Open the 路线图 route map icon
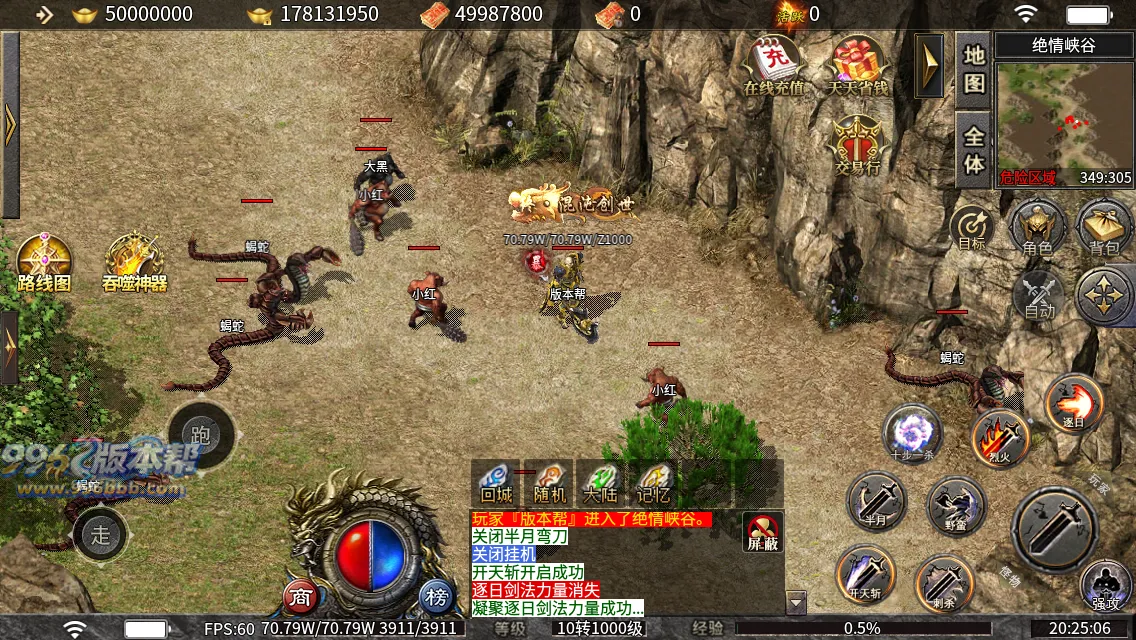Image resolution: width=1136 pixels, height=640 pixels. tap(44, 263)
